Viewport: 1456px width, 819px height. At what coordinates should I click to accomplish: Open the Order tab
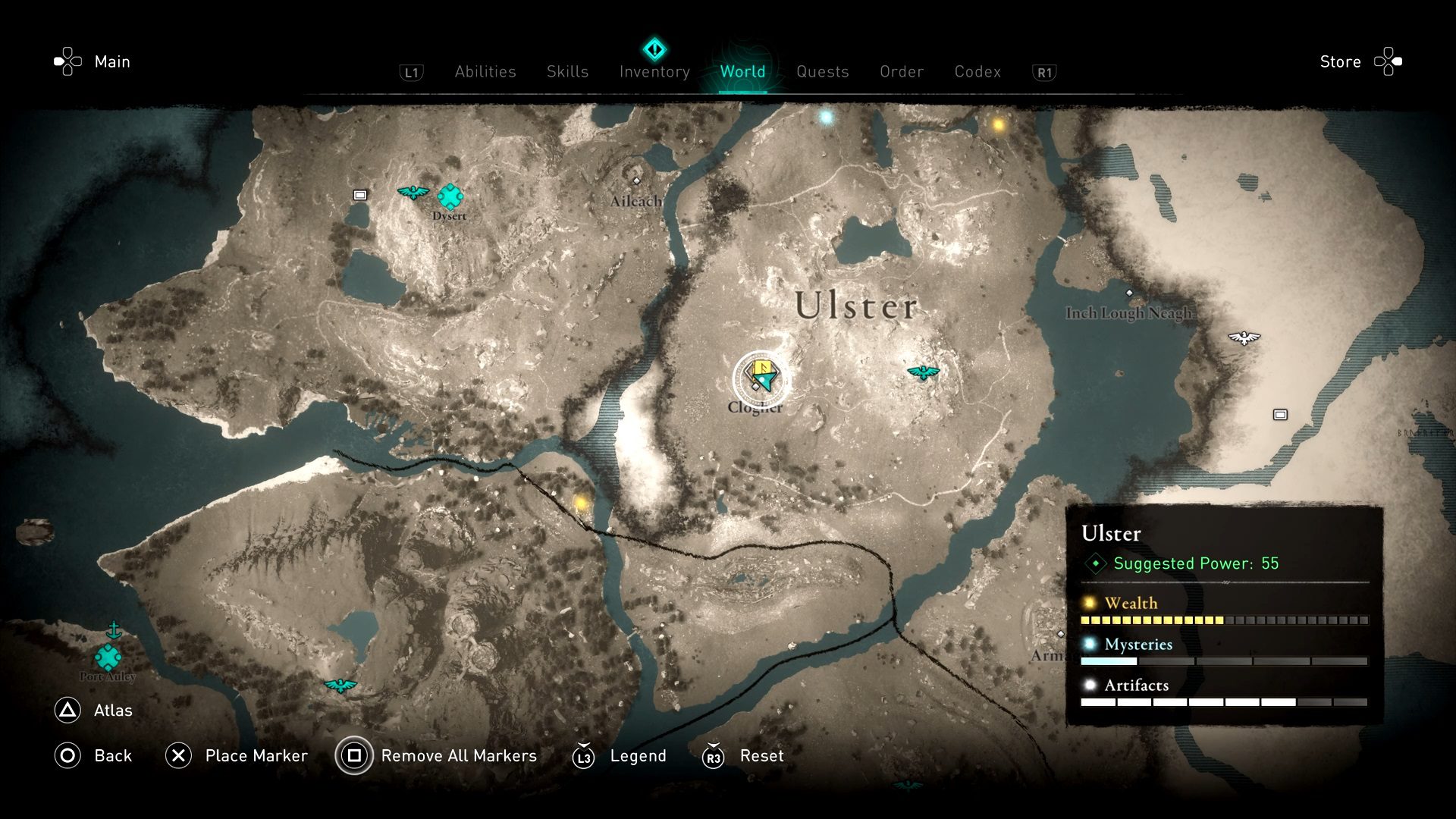[902, 72]
